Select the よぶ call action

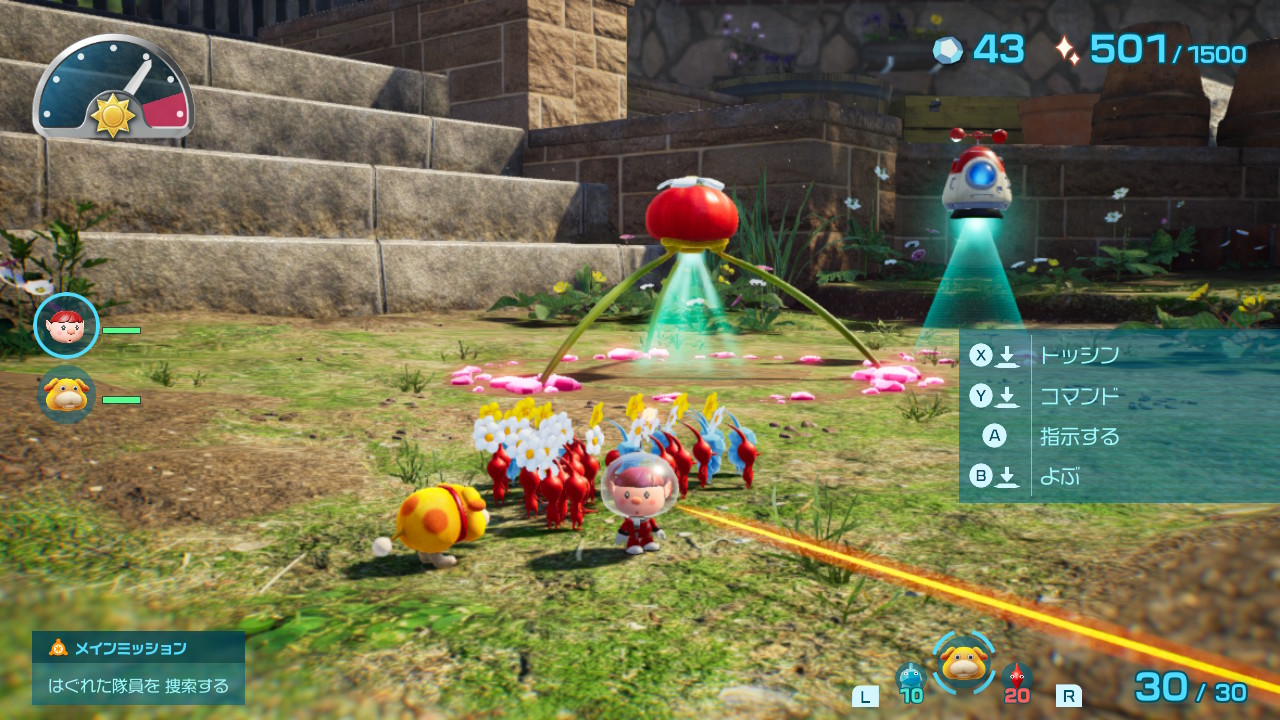[x=1060, y=477]
